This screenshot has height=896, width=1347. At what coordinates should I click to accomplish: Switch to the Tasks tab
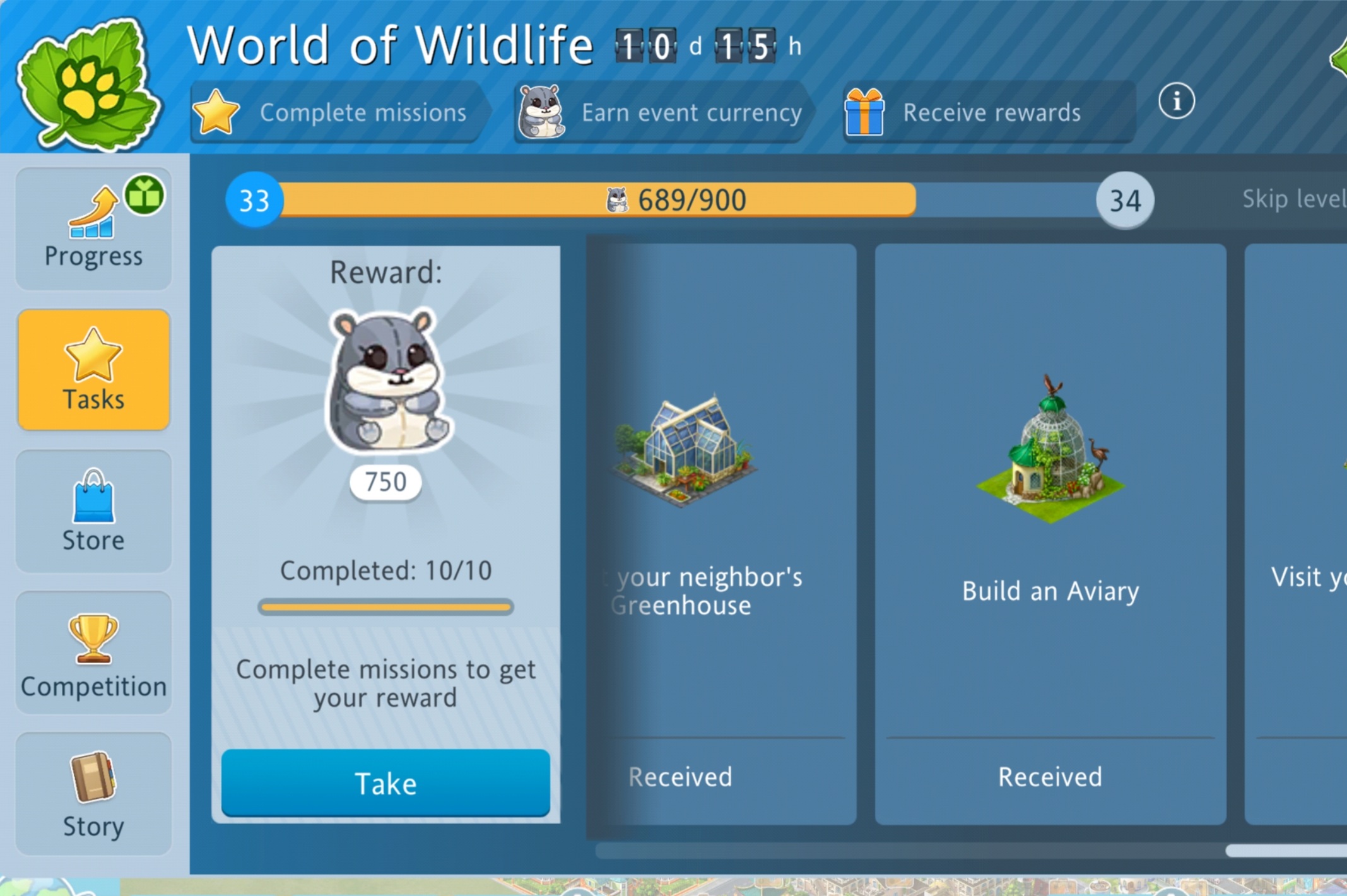(93, 370)
